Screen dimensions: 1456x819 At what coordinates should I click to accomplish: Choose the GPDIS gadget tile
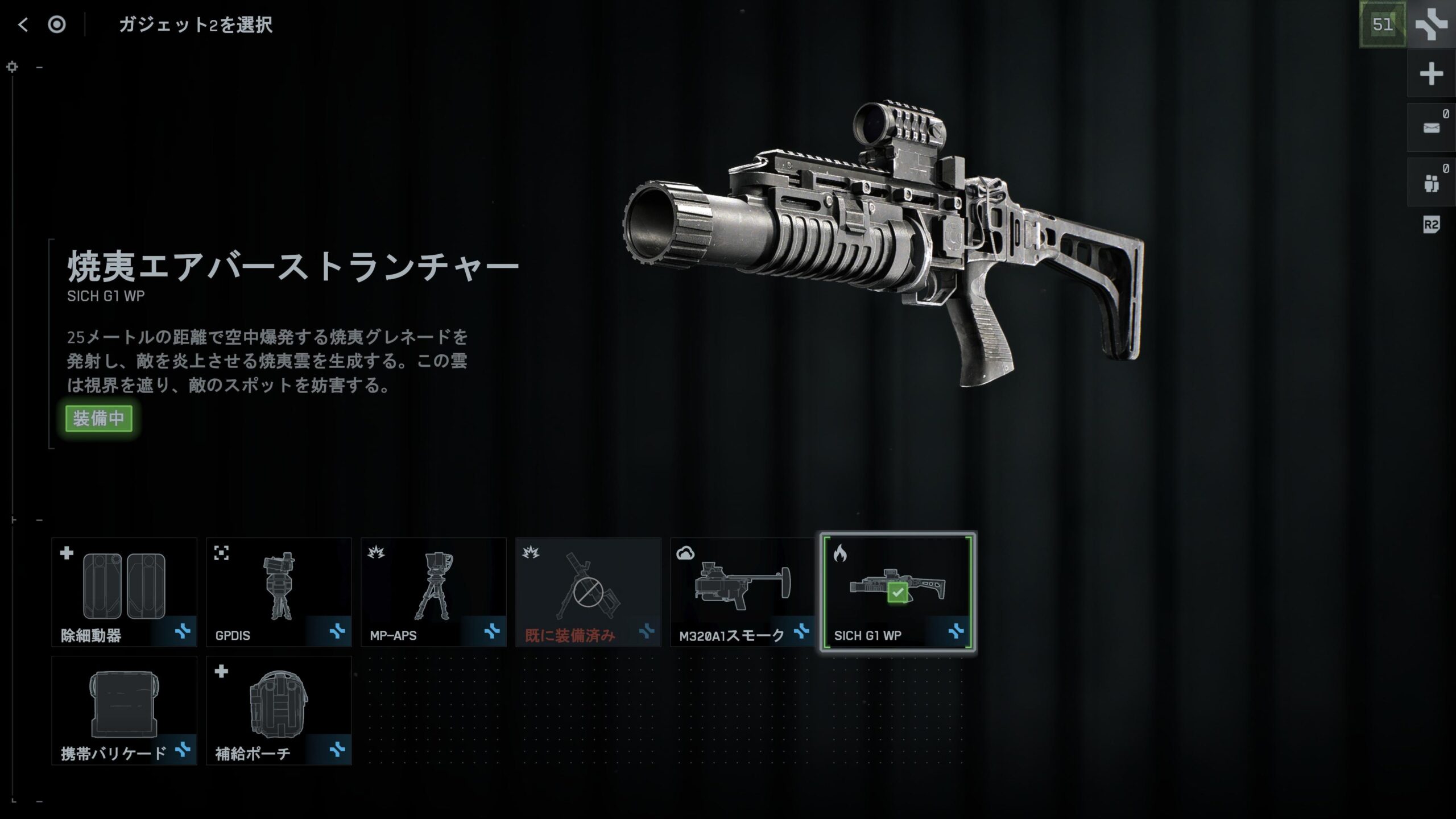point(279,592)
